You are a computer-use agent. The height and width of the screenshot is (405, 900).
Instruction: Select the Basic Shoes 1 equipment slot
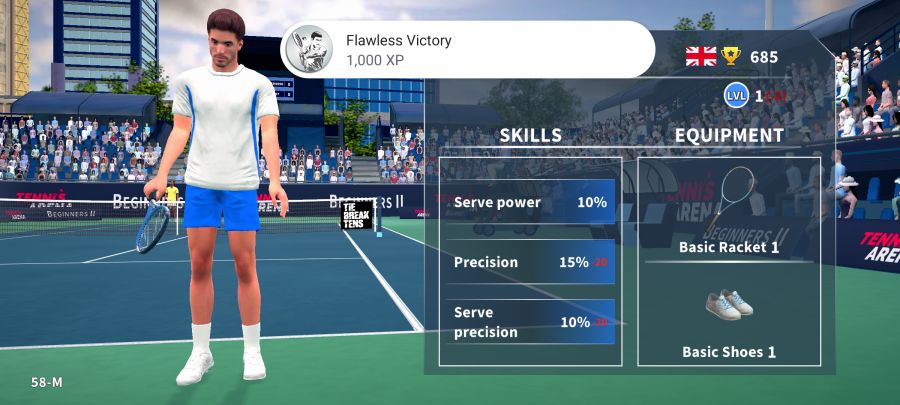pyautogui.click(x=729, y=321)
